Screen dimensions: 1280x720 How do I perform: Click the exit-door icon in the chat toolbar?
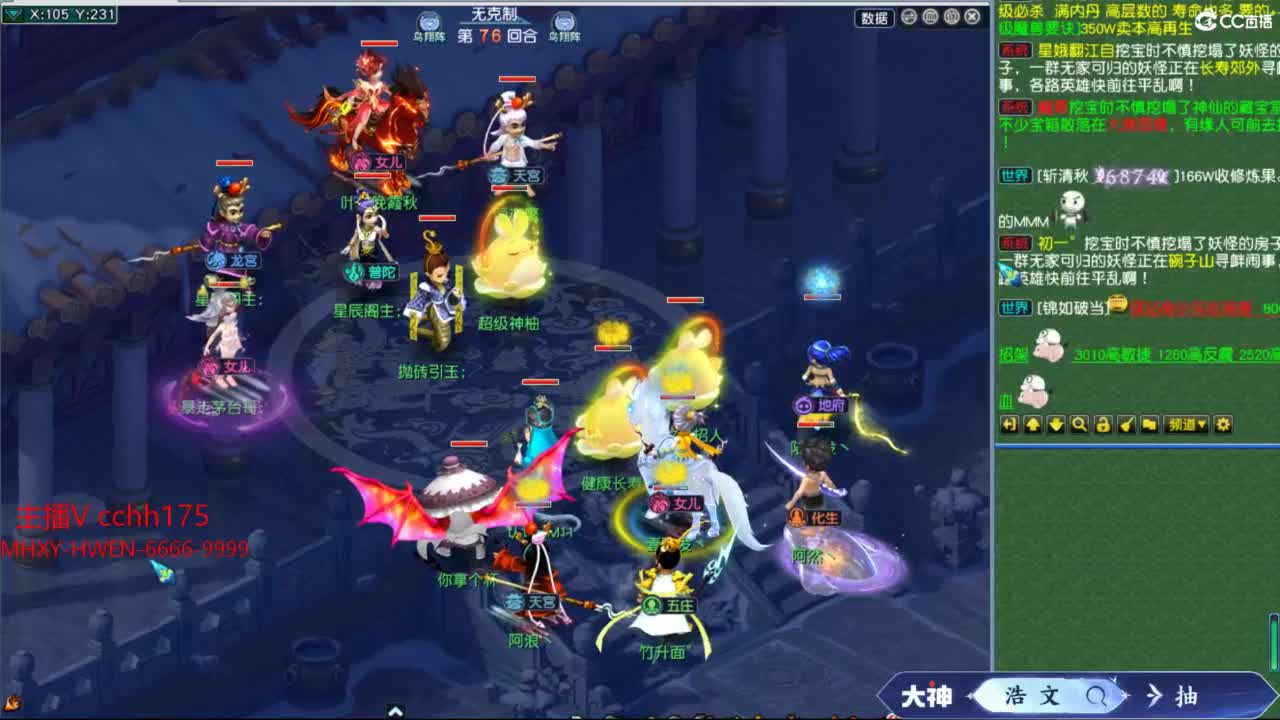(x=1010, y=425)
